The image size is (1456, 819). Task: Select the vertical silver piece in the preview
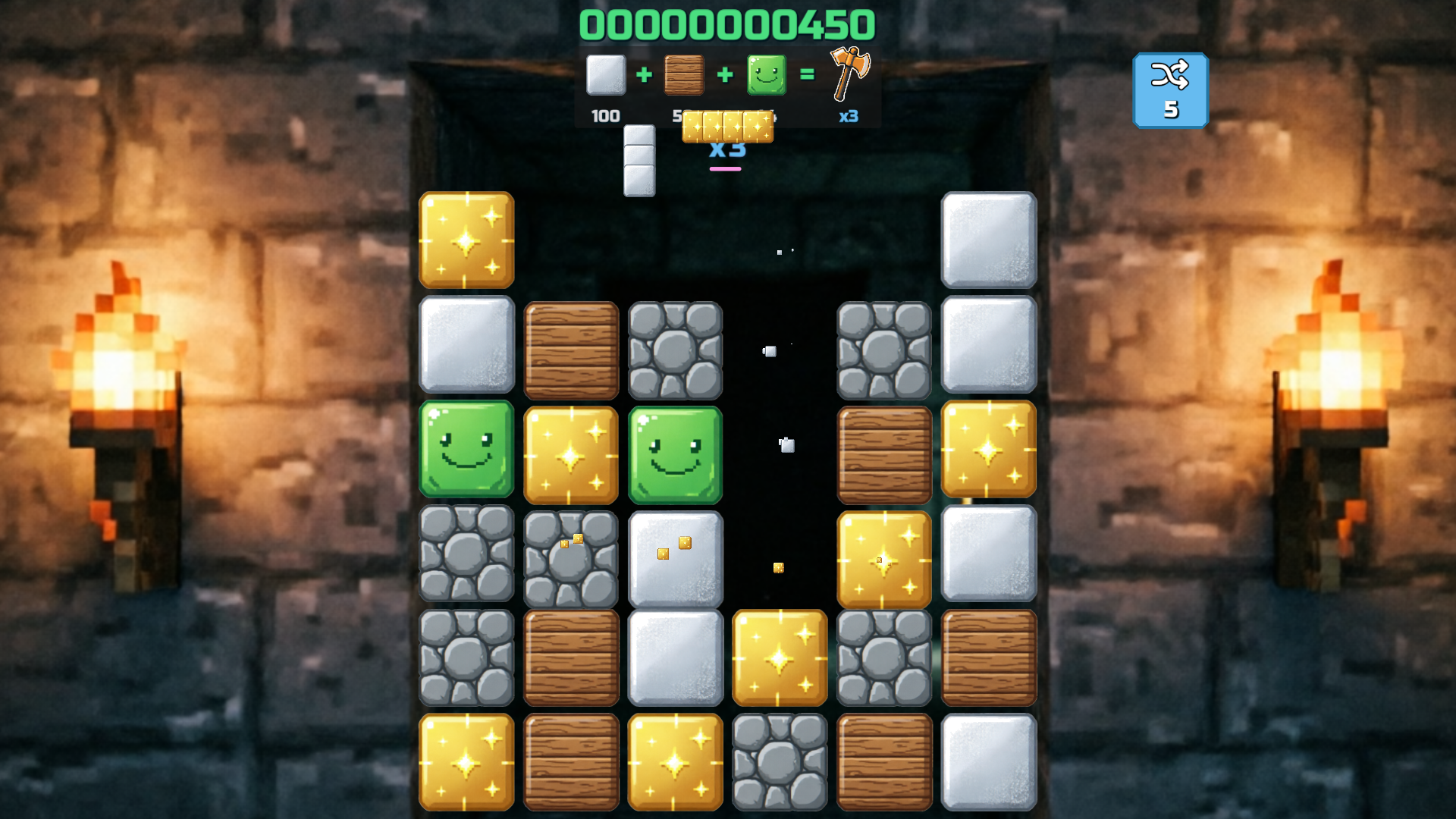pyautogui.click(x=638, y=161)
